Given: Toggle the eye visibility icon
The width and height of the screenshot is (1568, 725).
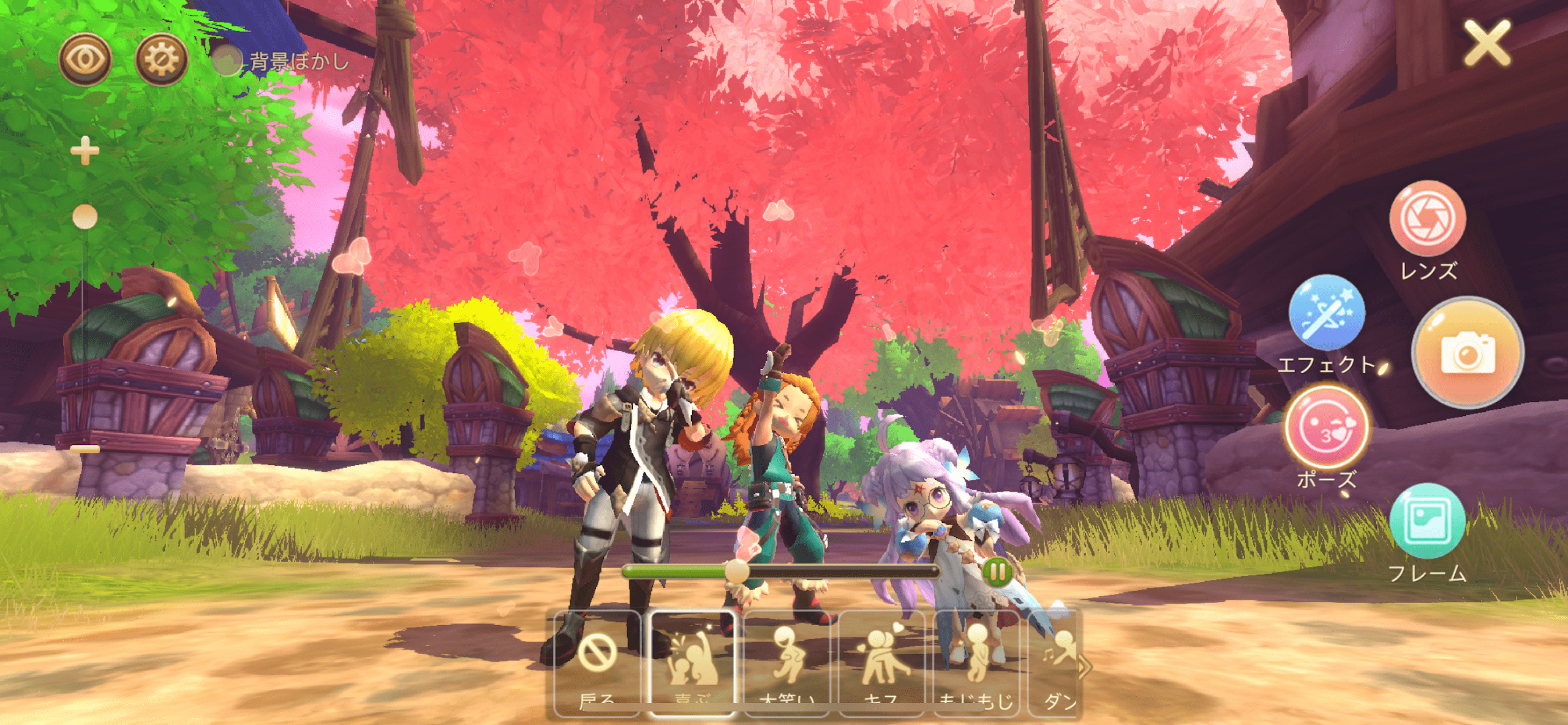Looking at the screenshot, I should 85,59.
